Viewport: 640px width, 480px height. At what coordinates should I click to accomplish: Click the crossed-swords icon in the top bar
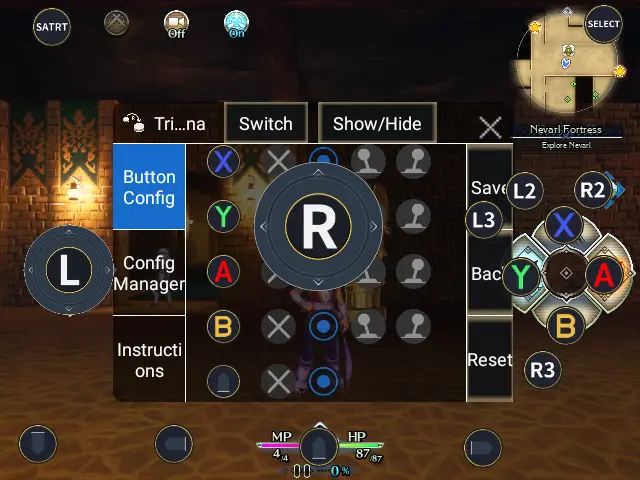[x=118, y=22]
